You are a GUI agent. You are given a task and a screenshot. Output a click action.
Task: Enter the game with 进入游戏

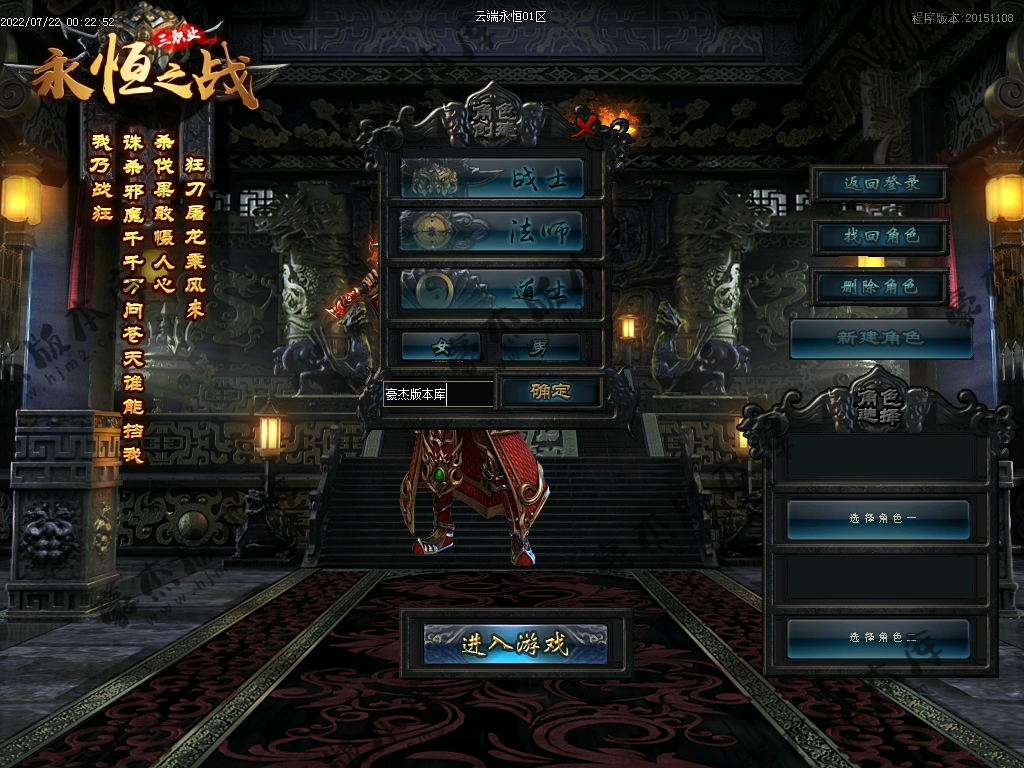click(x=515, y=644)
